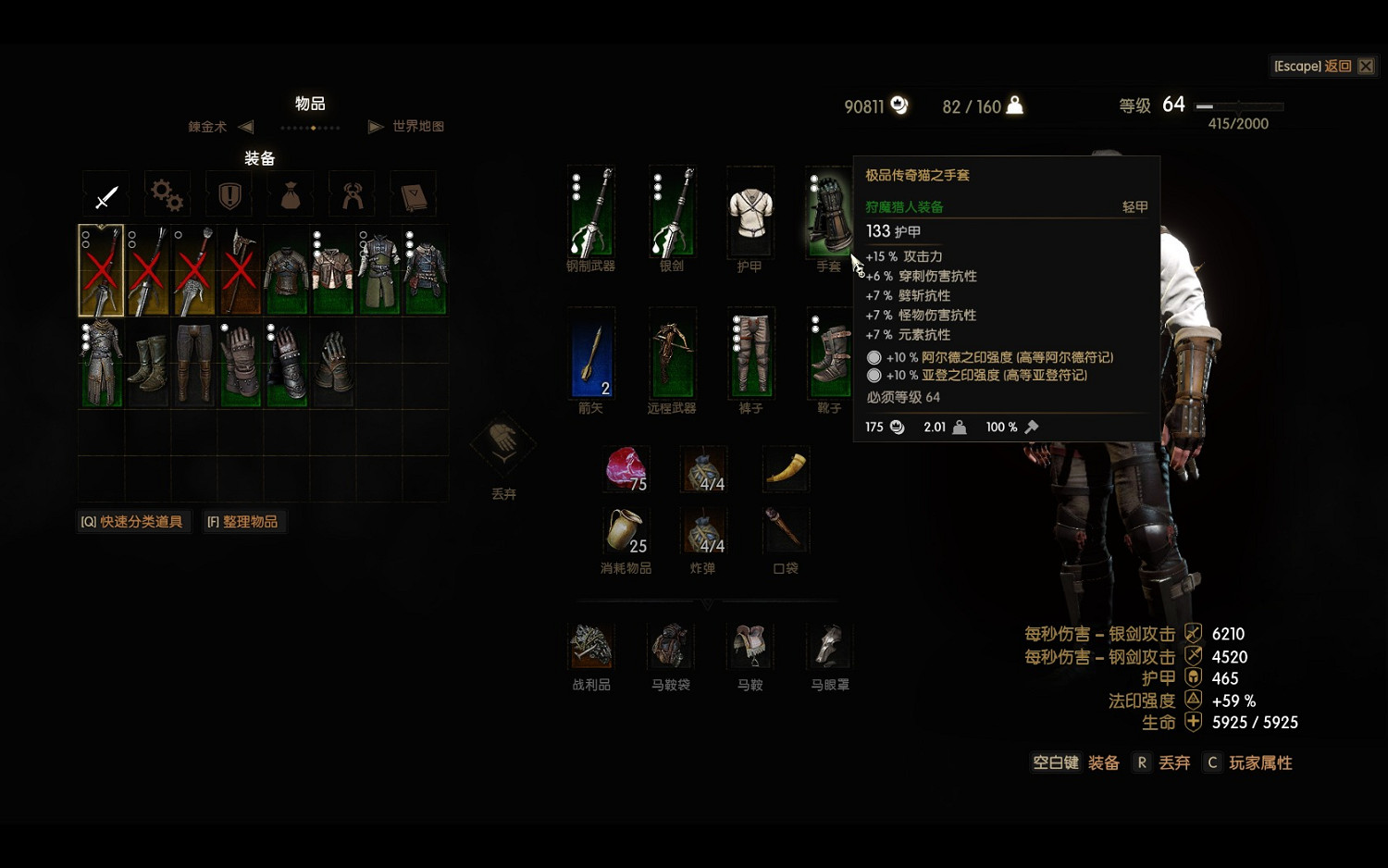Click the mutagens filter icon
1388x868 pixels.
pyautogui.click(x=352, y=194)
